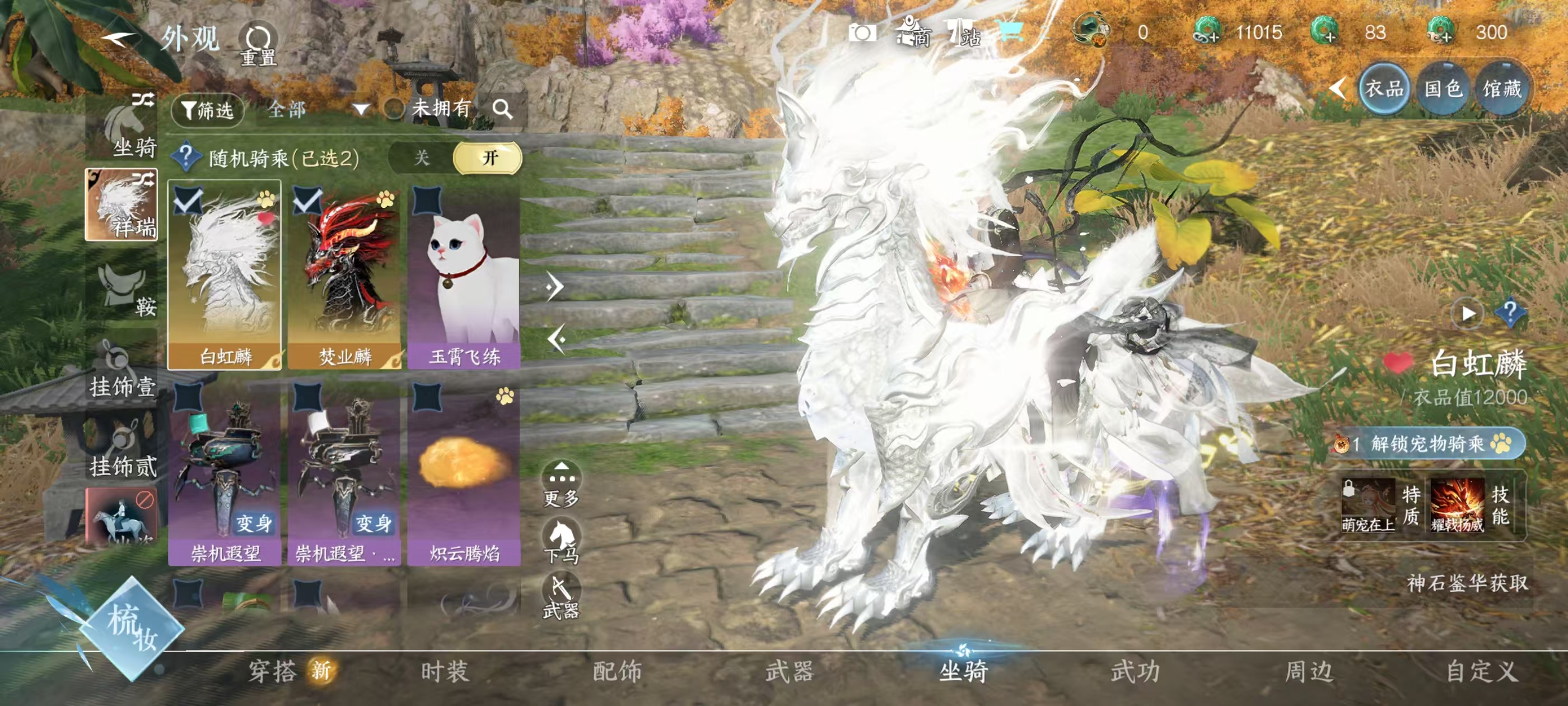Screen dimensions: 1568x706
Task: Open the 筛选 filter options
Action: pyautogui.click(x=208, y=110)
